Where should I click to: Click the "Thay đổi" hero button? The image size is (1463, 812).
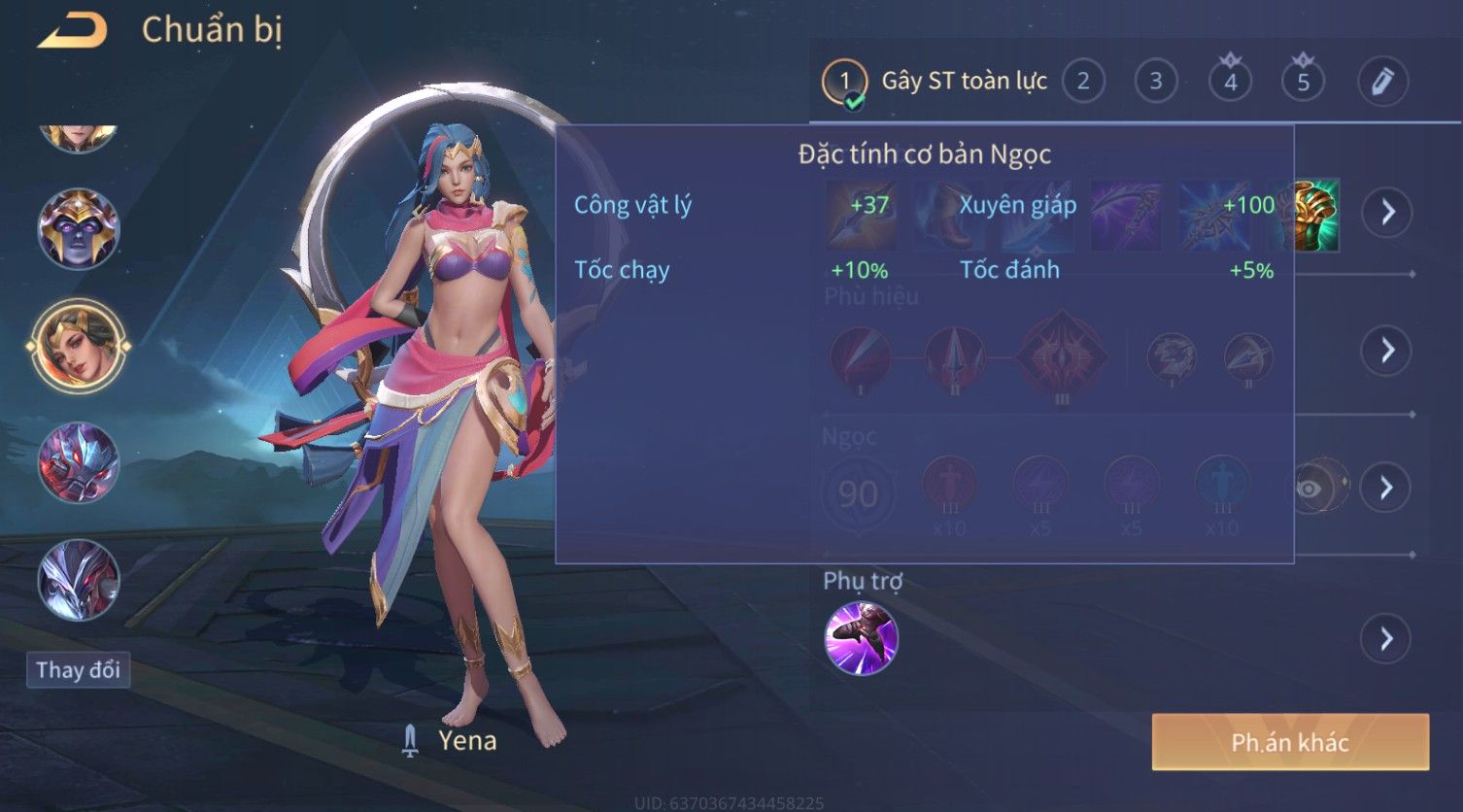click(78, 670)
